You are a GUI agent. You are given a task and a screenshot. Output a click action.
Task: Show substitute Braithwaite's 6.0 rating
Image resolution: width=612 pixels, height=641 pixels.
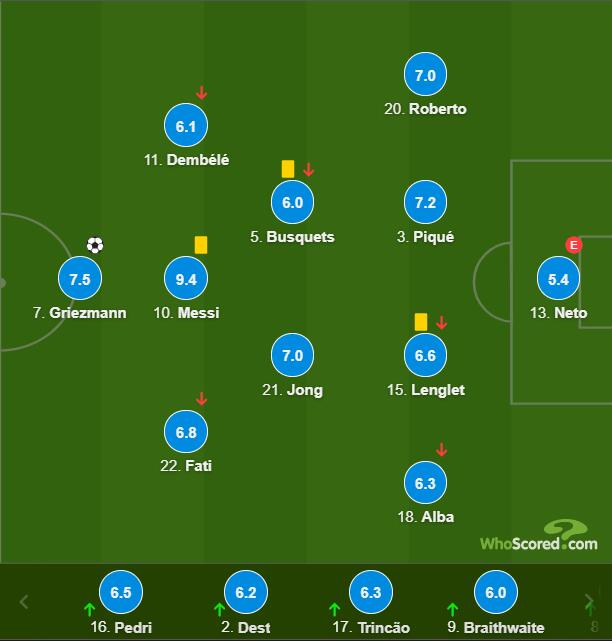495,592
